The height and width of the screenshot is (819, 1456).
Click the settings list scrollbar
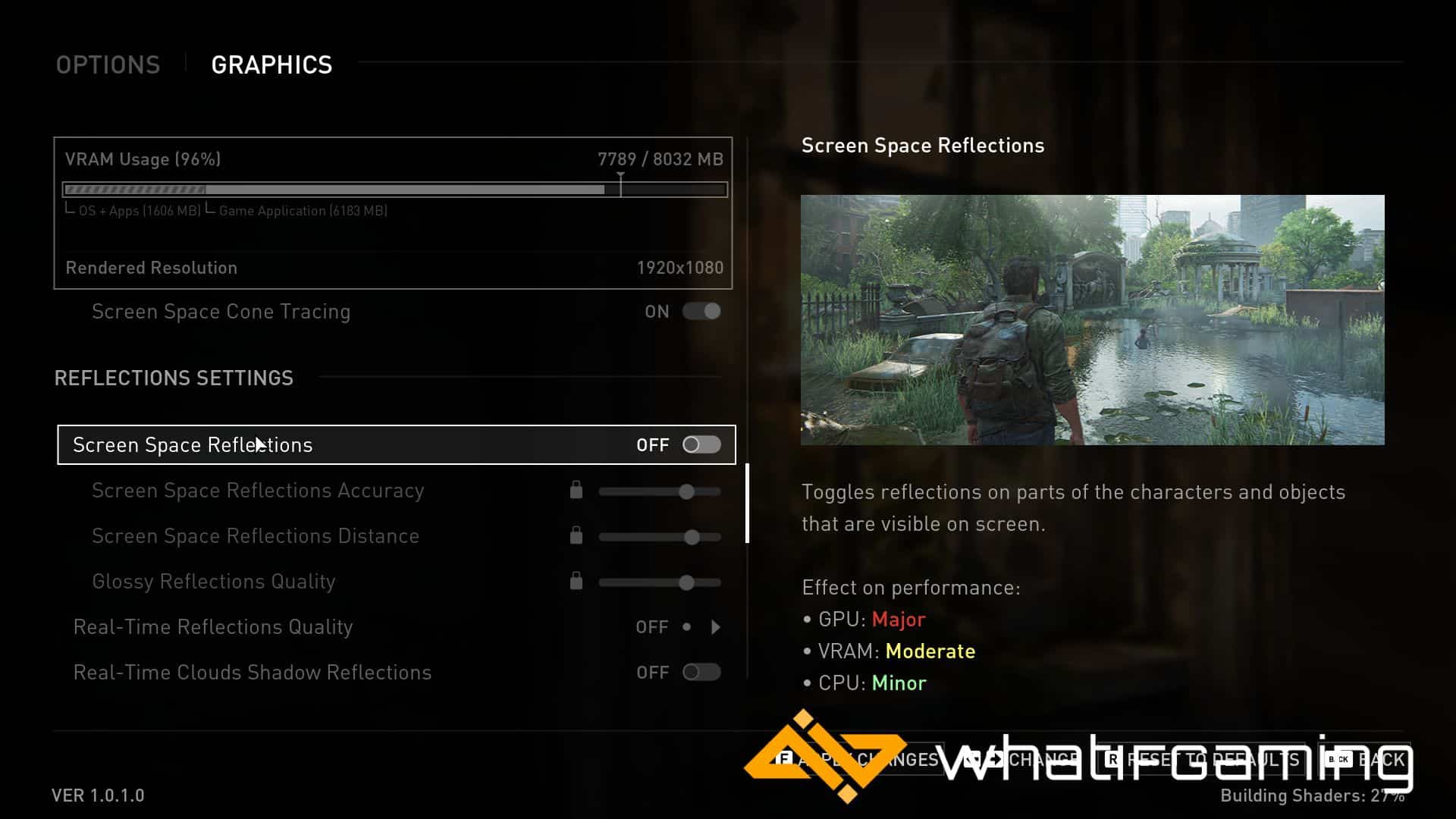click(748, 504)
